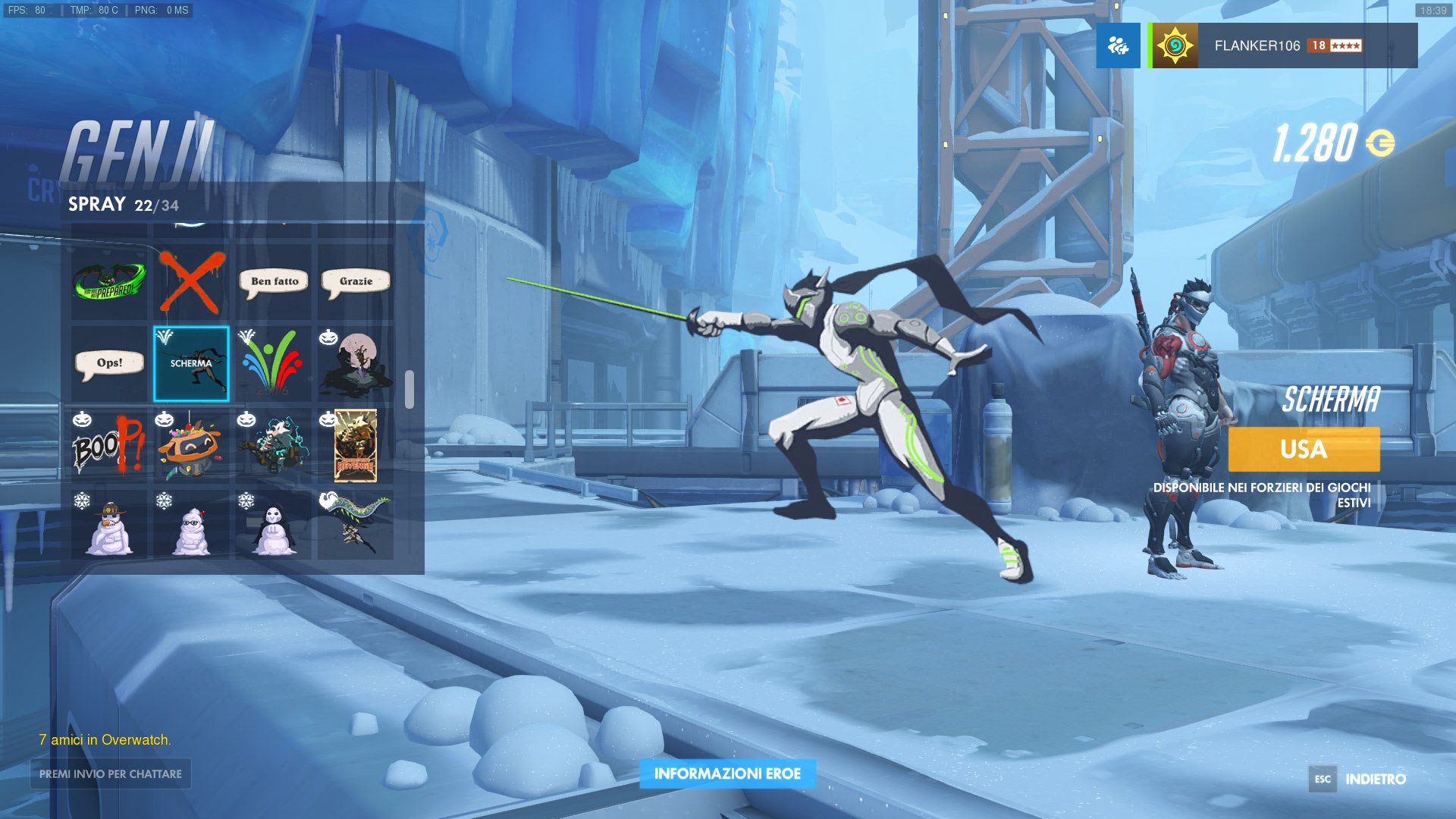The height and width of the screenshot is (819, 1456).
Task: Click the orange USA button
Action: click(x=1304, y=449)
